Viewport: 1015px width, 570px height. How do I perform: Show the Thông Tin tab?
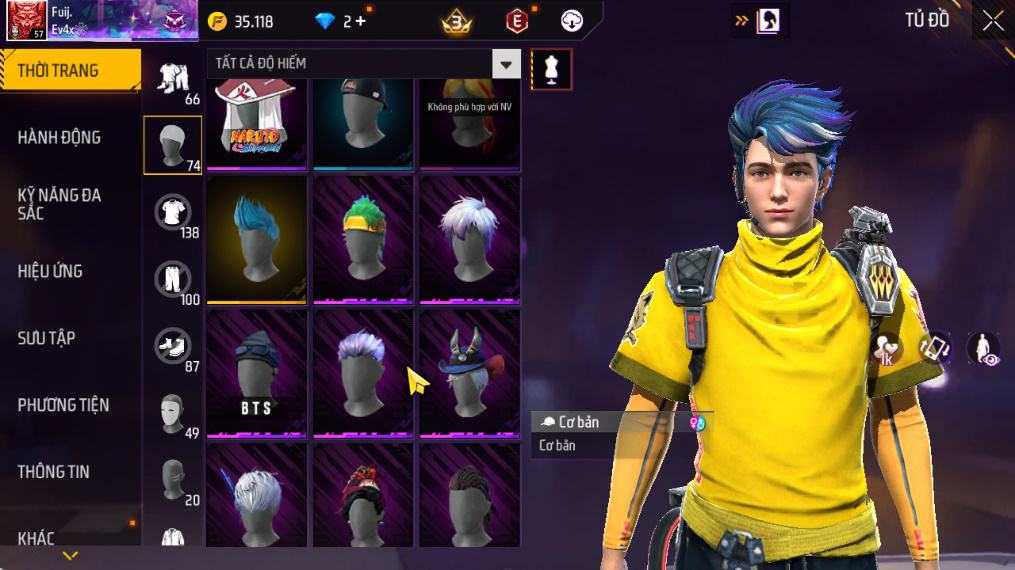54,472
